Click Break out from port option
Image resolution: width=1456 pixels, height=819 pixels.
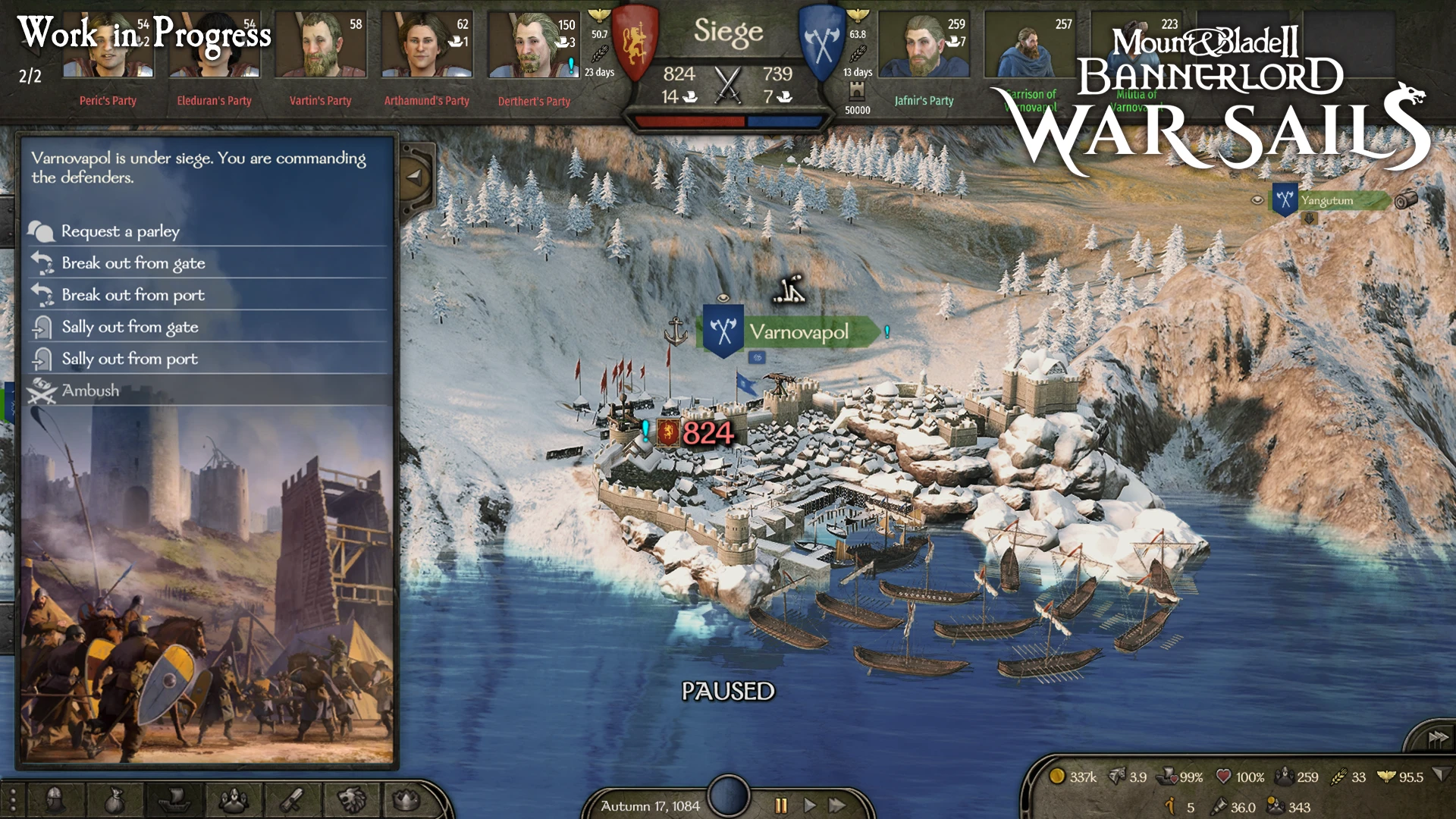click(133, 295)
